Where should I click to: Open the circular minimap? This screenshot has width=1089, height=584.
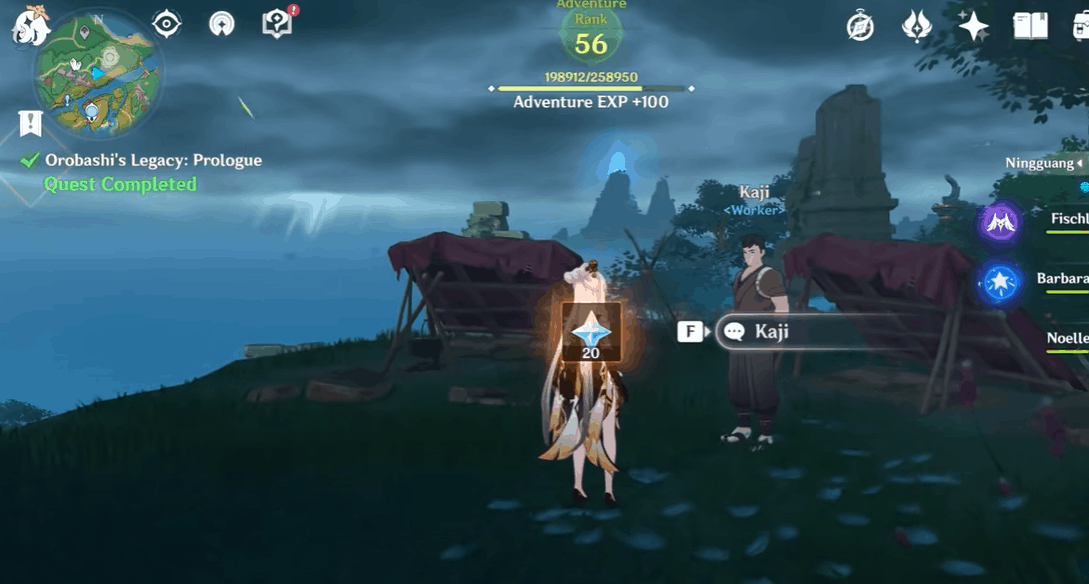point(96,76)
